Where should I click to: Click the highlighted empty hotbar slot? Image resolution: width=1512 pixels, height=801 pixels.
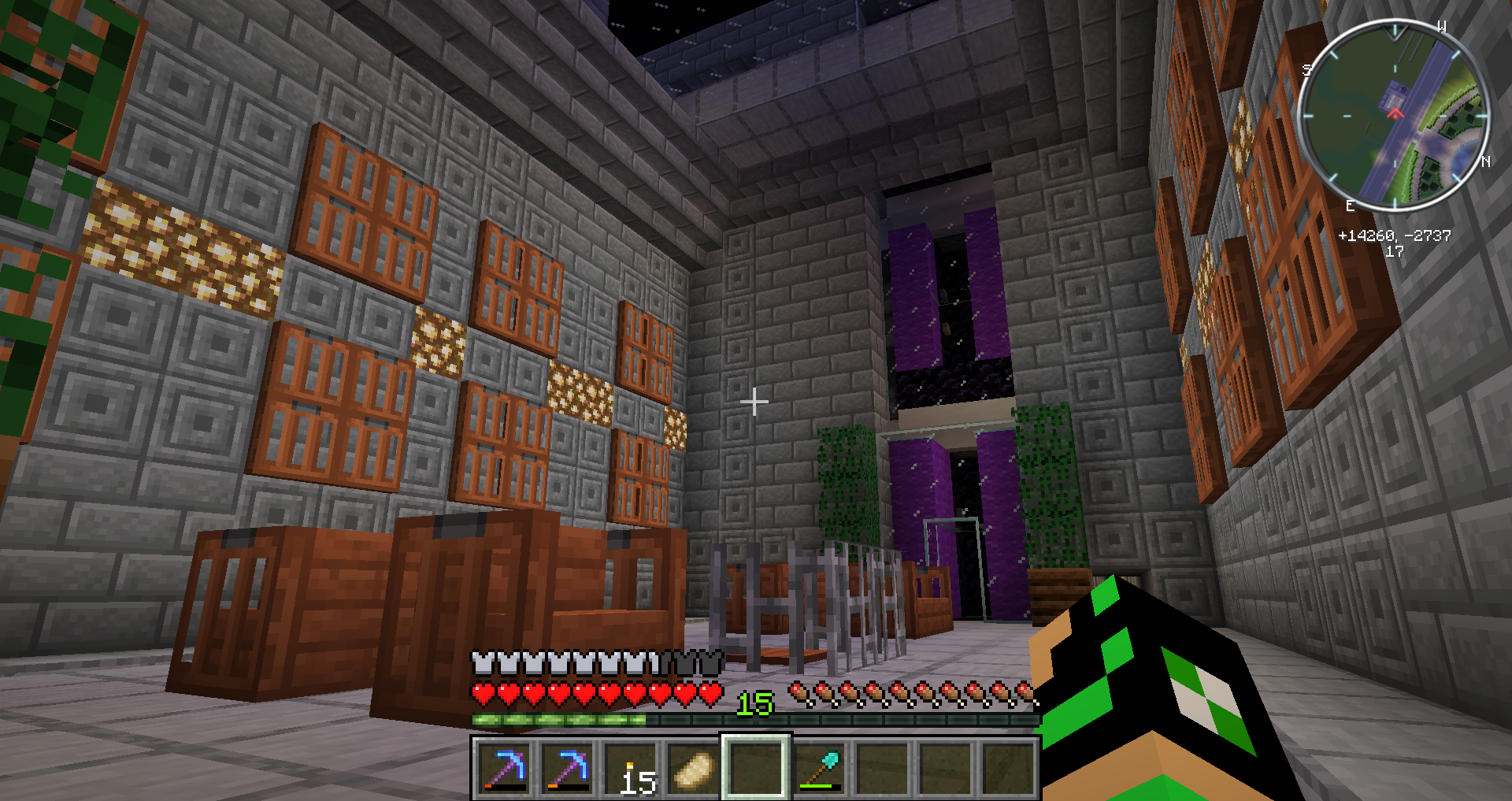coord(756,768)
